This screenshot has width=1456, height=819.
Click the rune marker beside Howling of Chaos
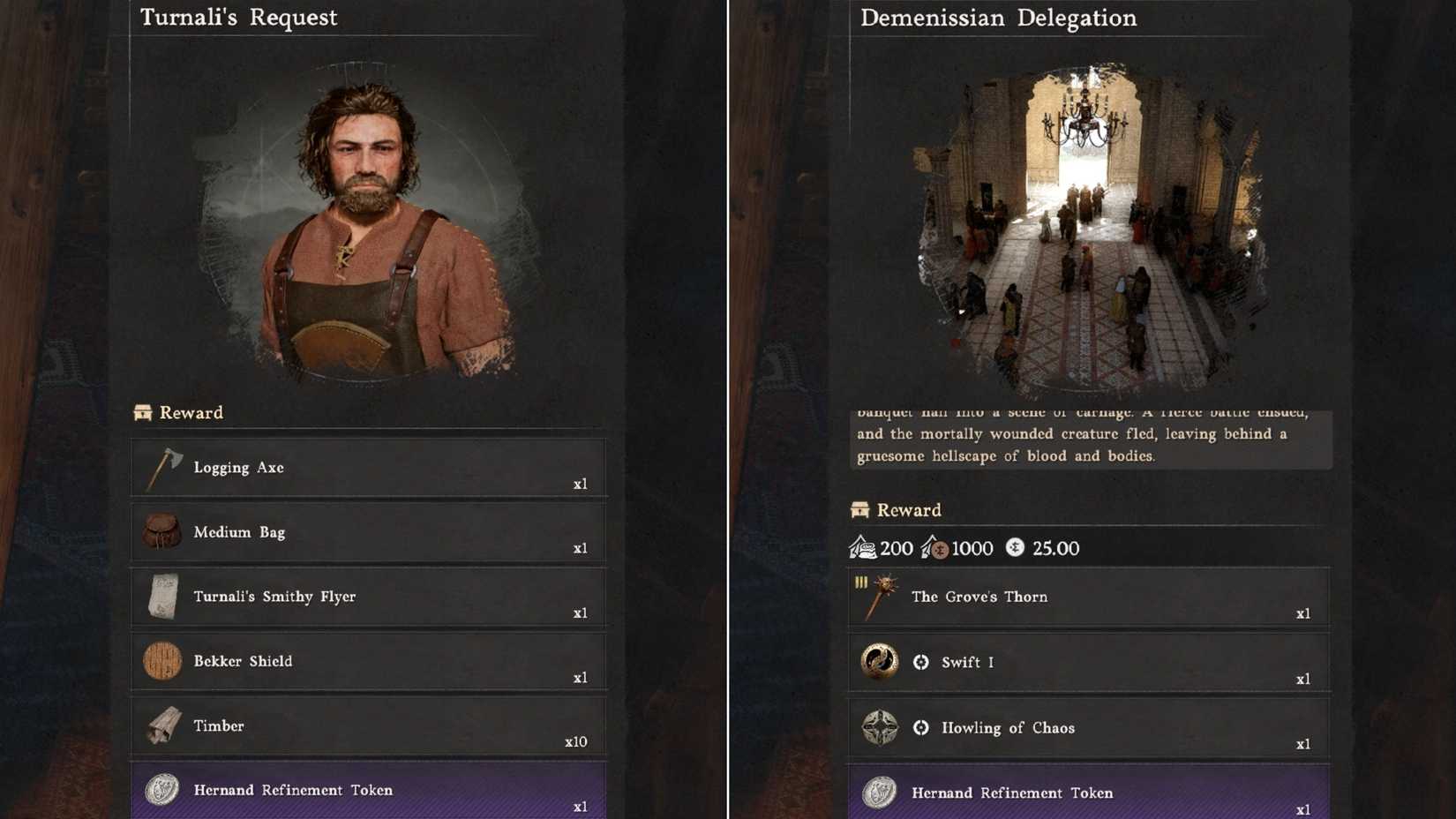(x=919, y=727)
